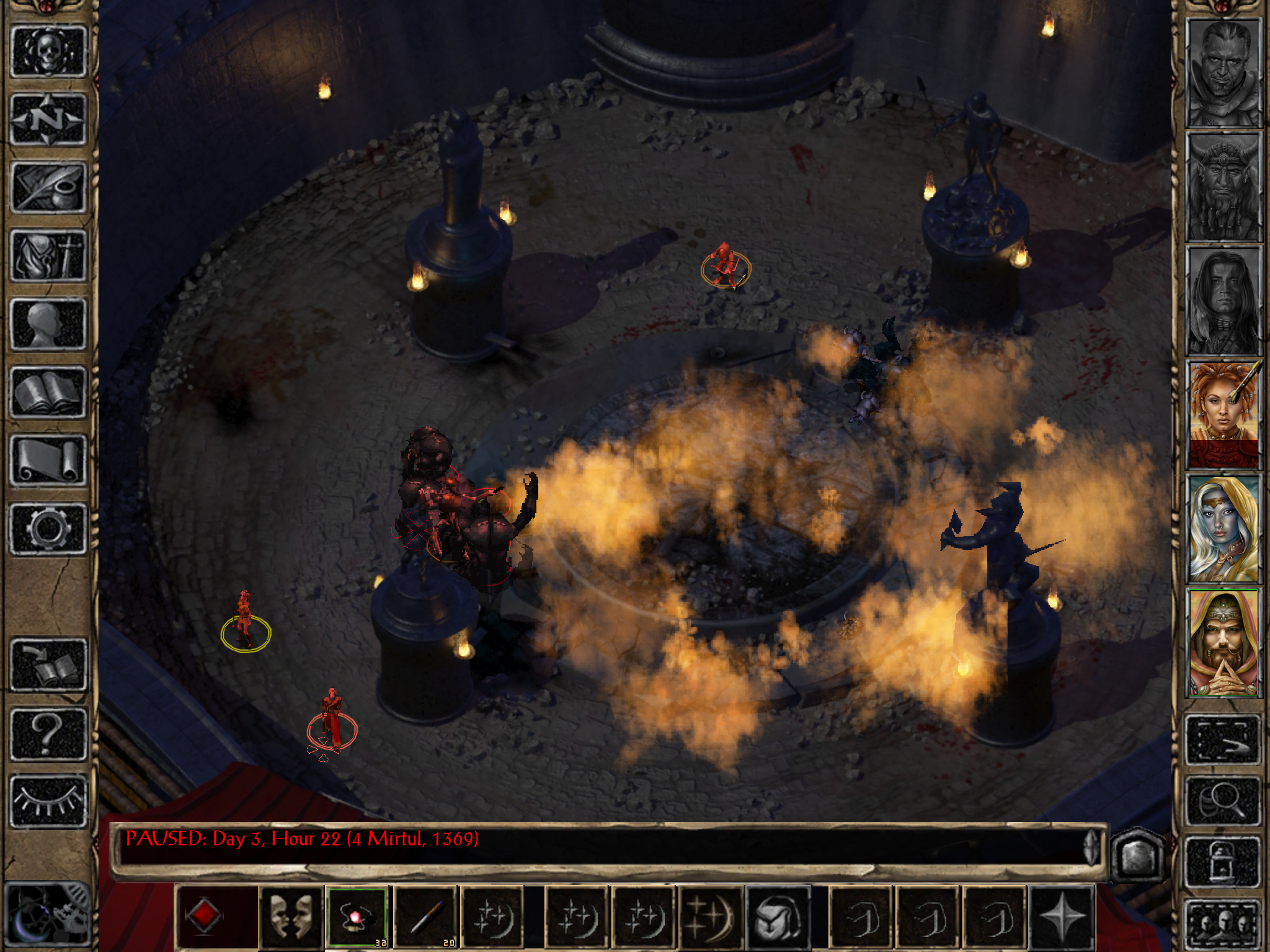Open the journal quill and inkwell button

[48, 187]
